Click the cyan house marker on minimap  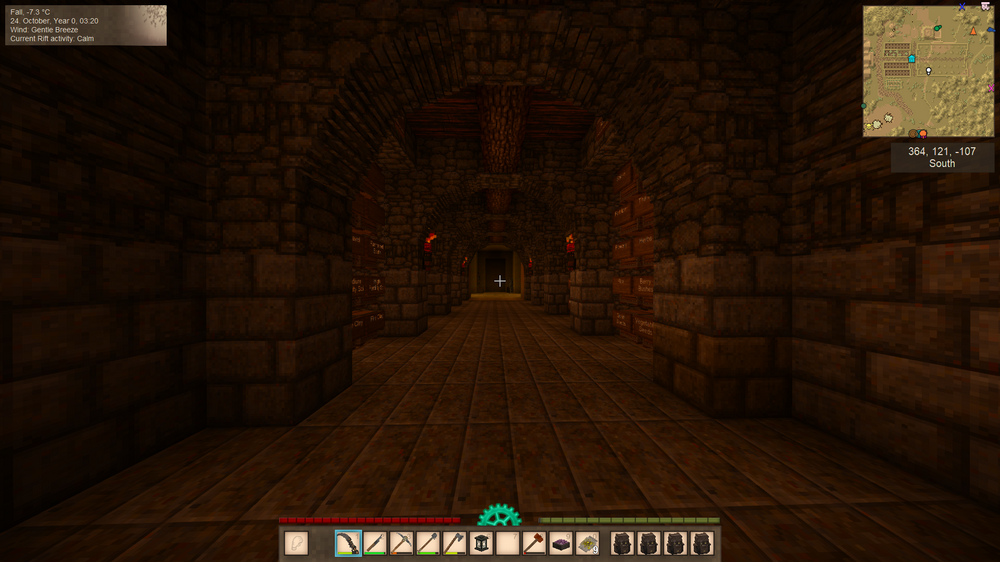(x=912, y=59)
